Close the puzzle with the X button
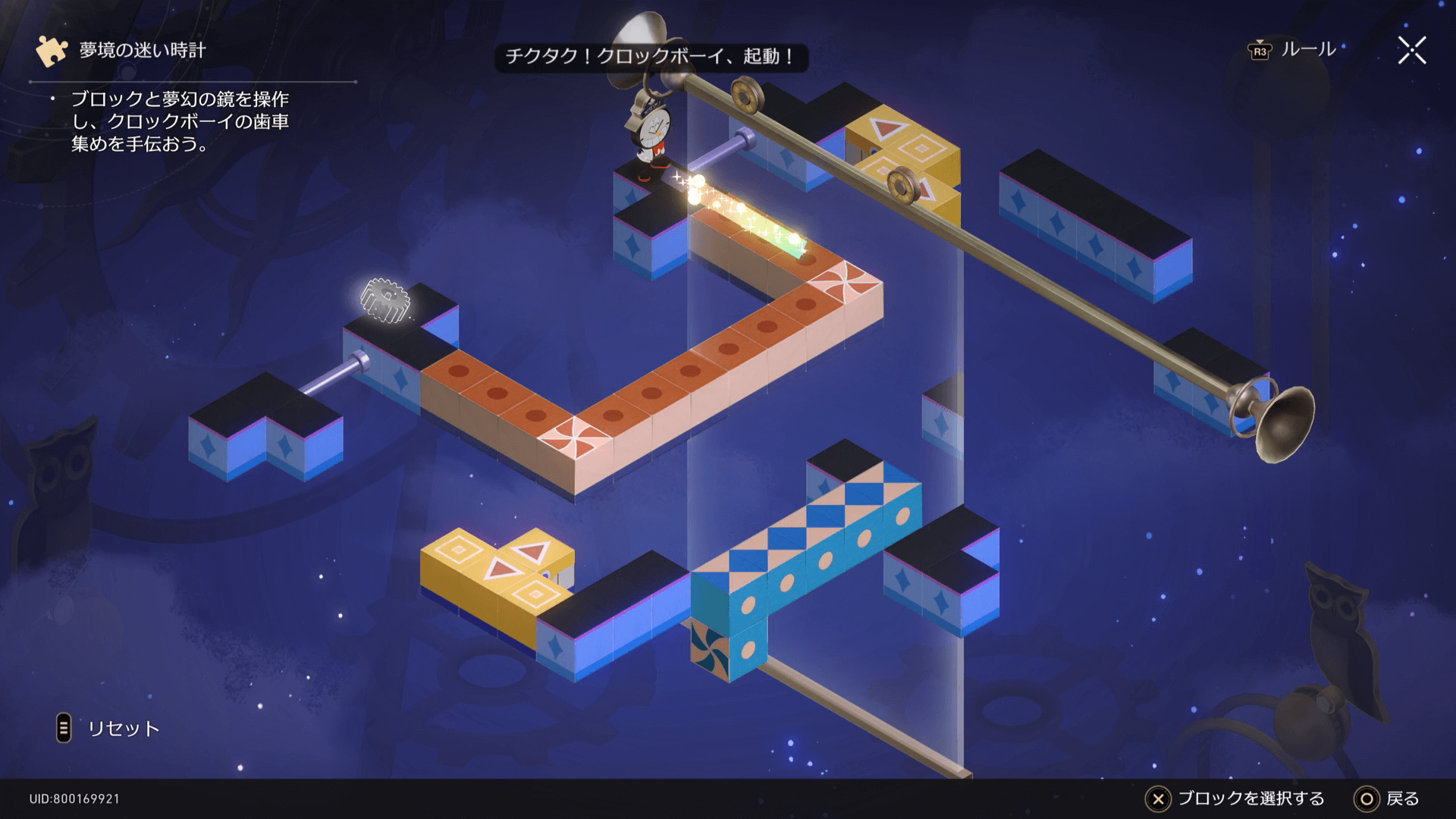This screenshot has width=1456, height=819. click(1411, 51)
